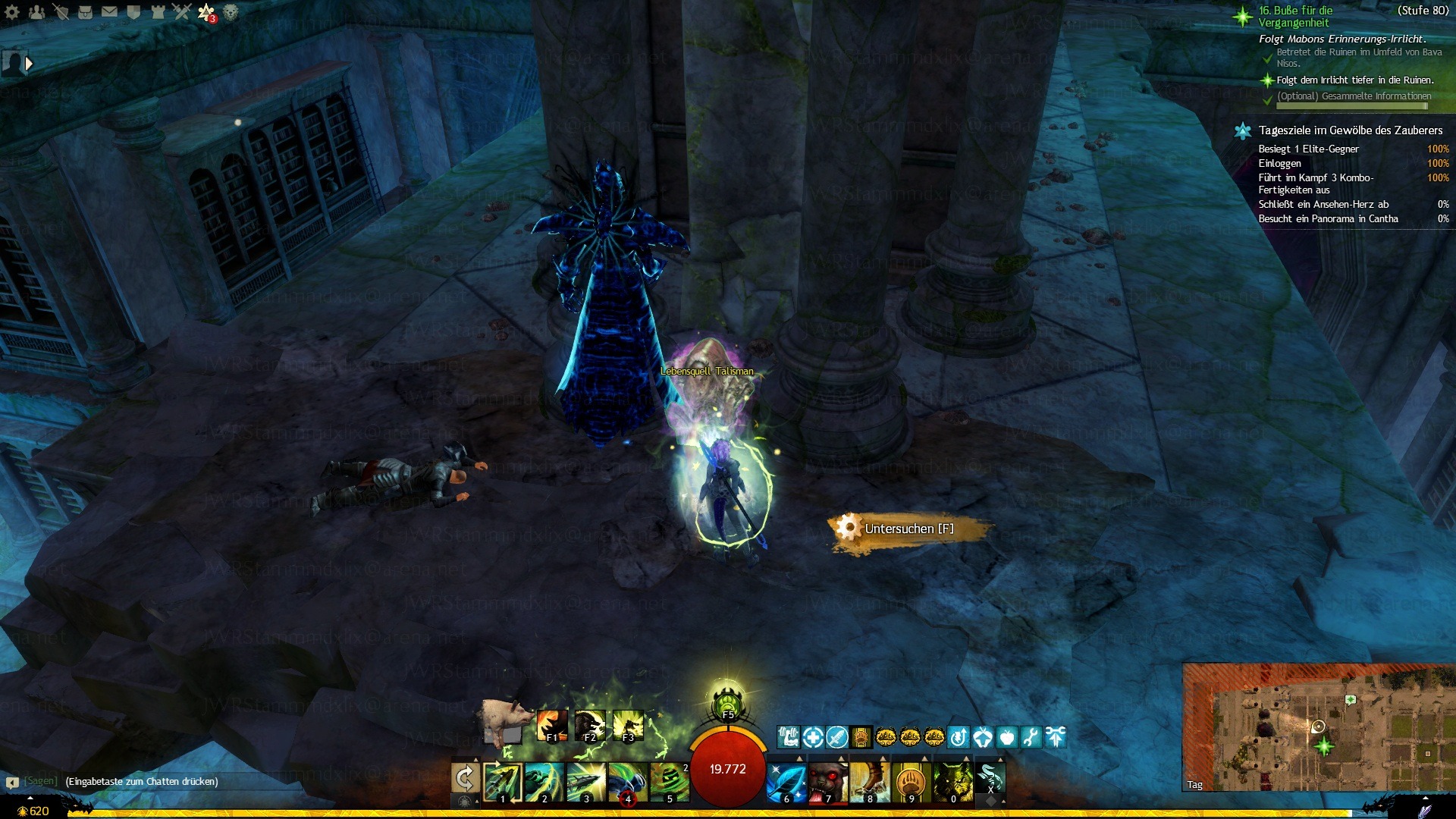Open the inventory bag icon
Image resolution: width=1456 pixels, height=819 pixels.
click(x=85, y=11)
